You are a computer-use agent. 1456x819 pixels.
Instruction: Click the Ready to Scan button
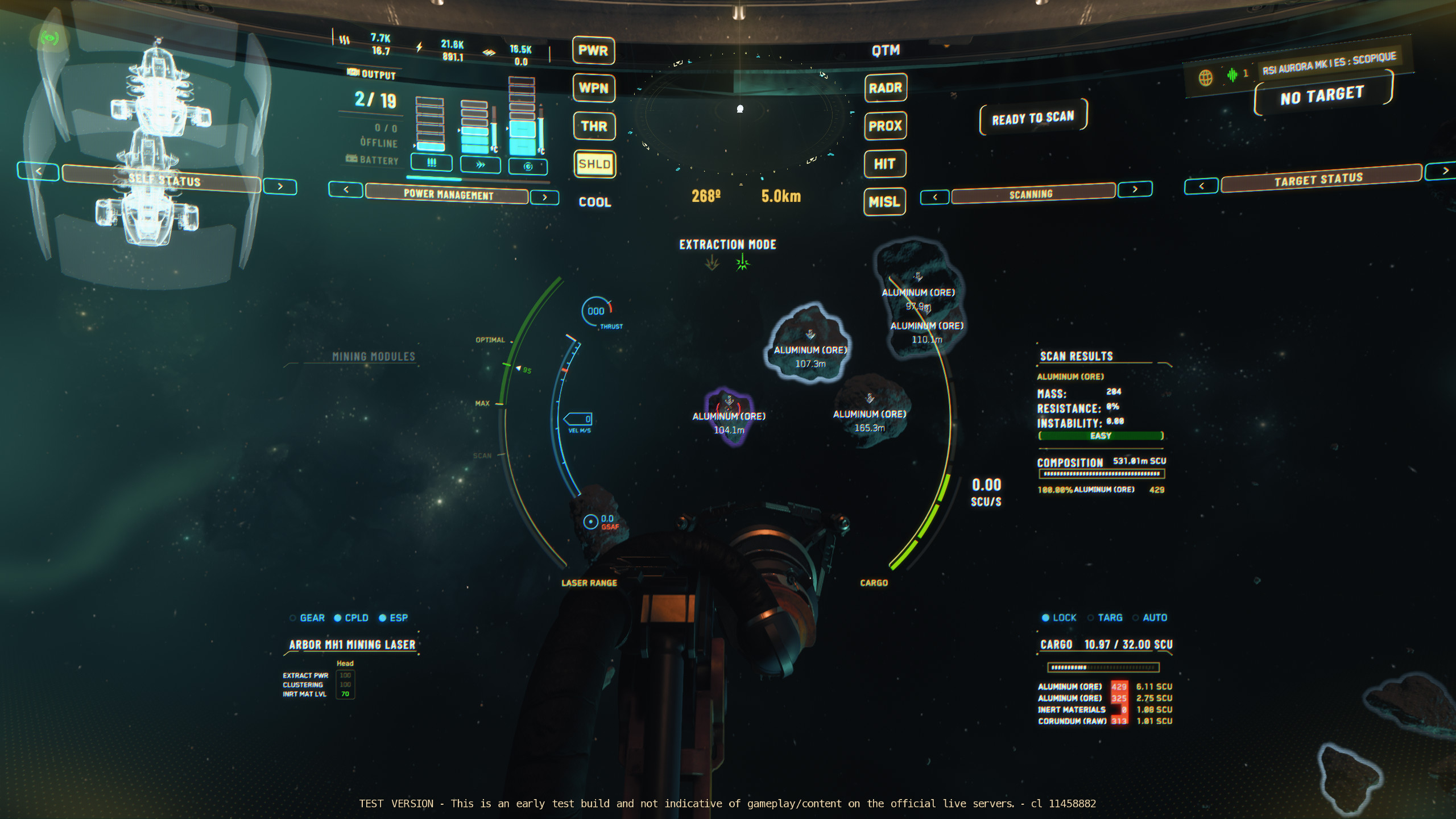click(x=1033, y=118)
